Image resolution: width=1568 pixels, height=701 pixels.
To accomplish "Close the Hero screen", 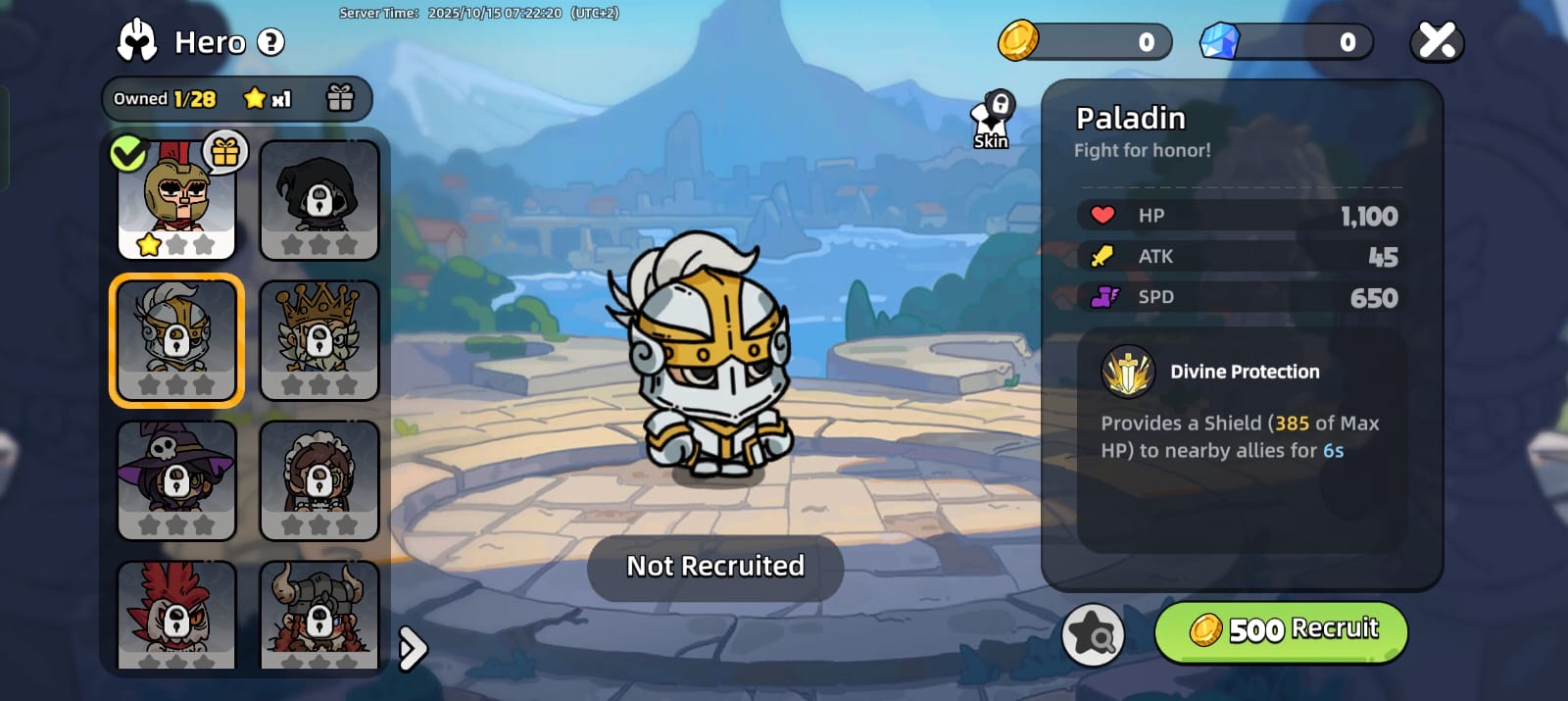I will click(1437, 41).
